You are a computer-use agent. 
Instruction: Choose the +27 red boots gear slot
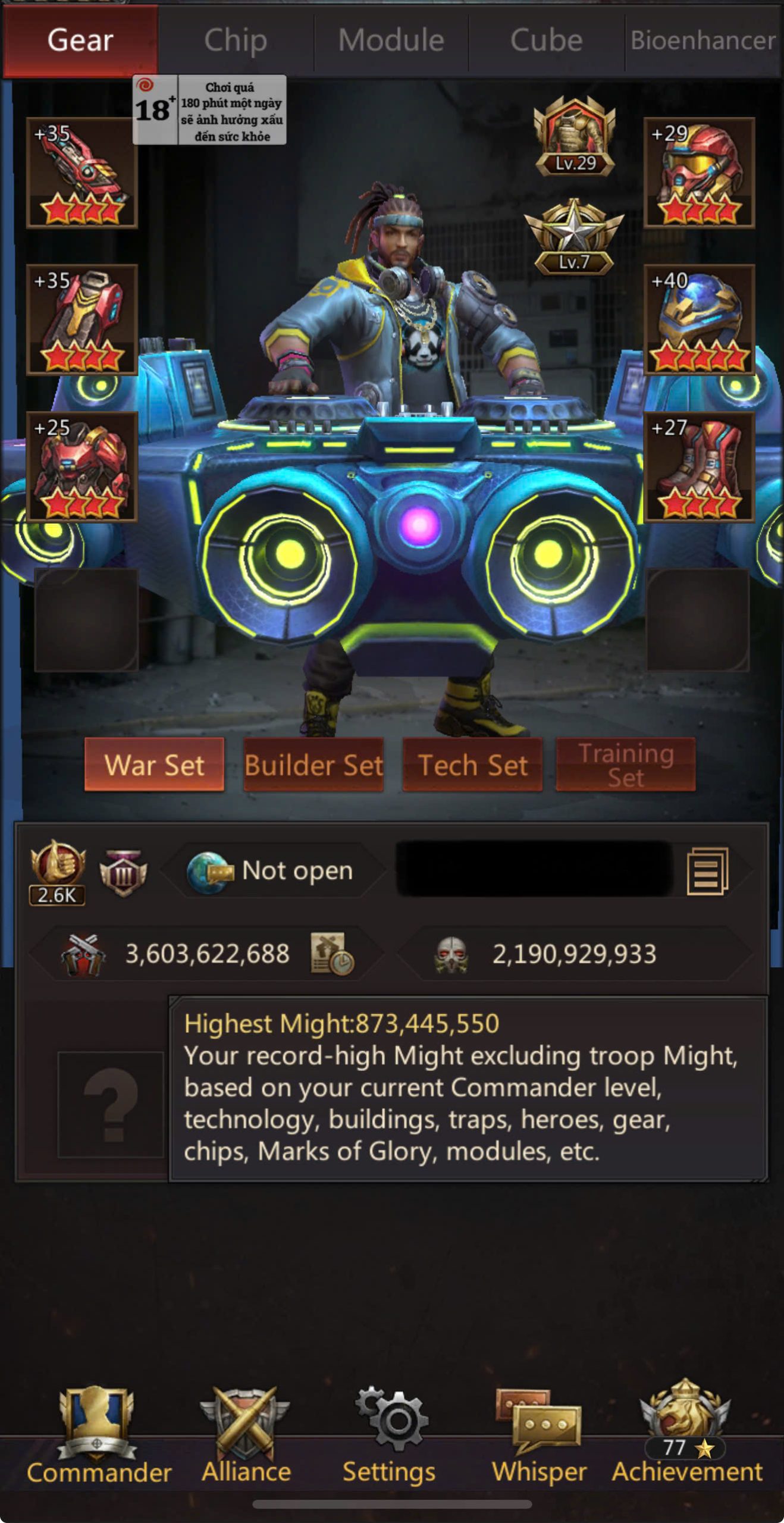click(699, 467)
